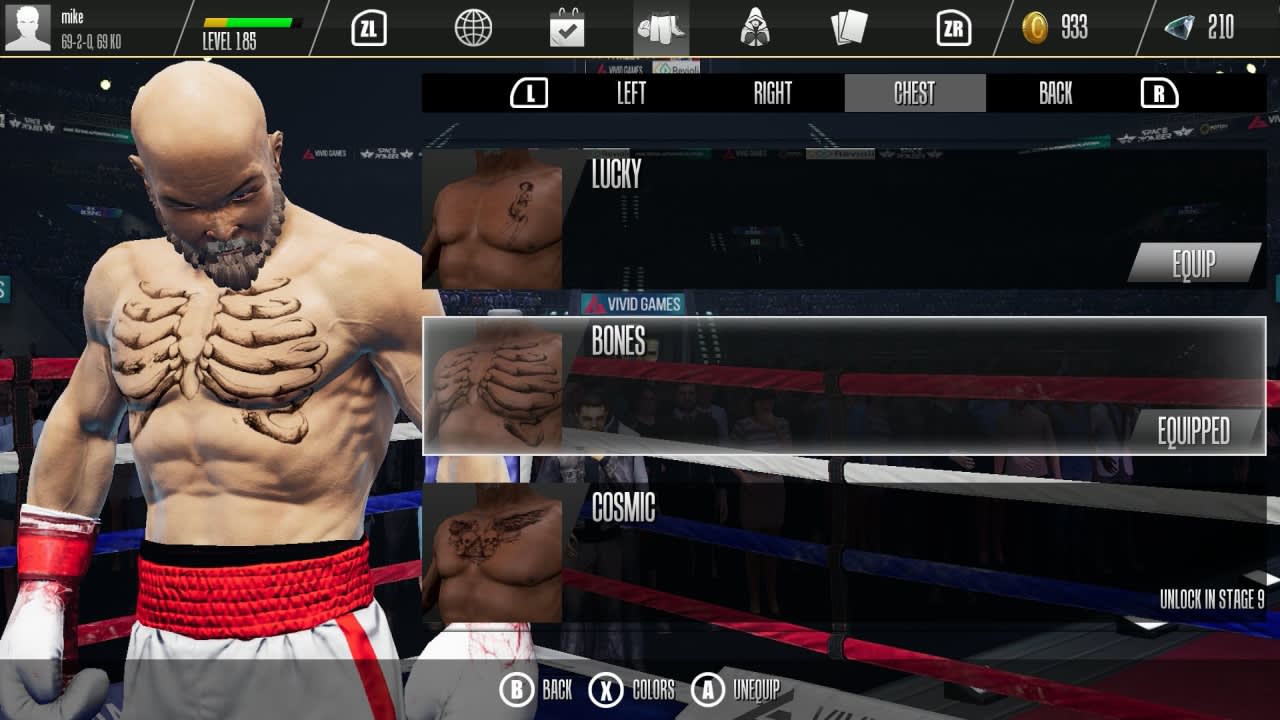
Task: Switch to the LEFT tattoo tab
Action: pos(631,93)
